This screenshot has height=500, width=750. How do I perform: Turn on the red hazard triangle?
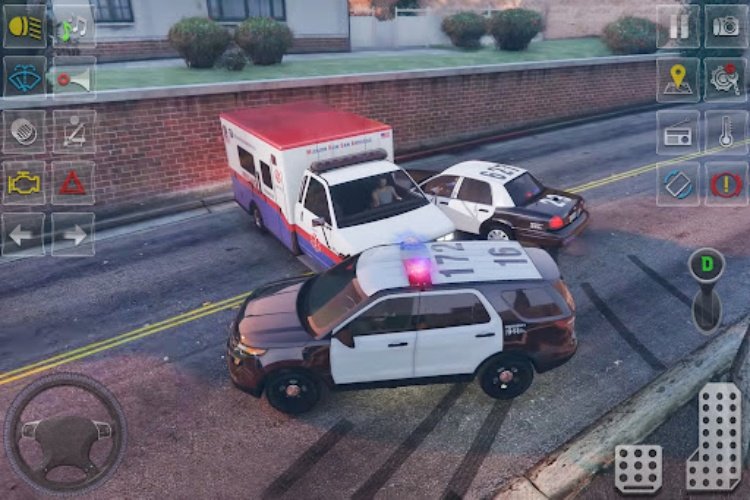(x=73, y=183)
